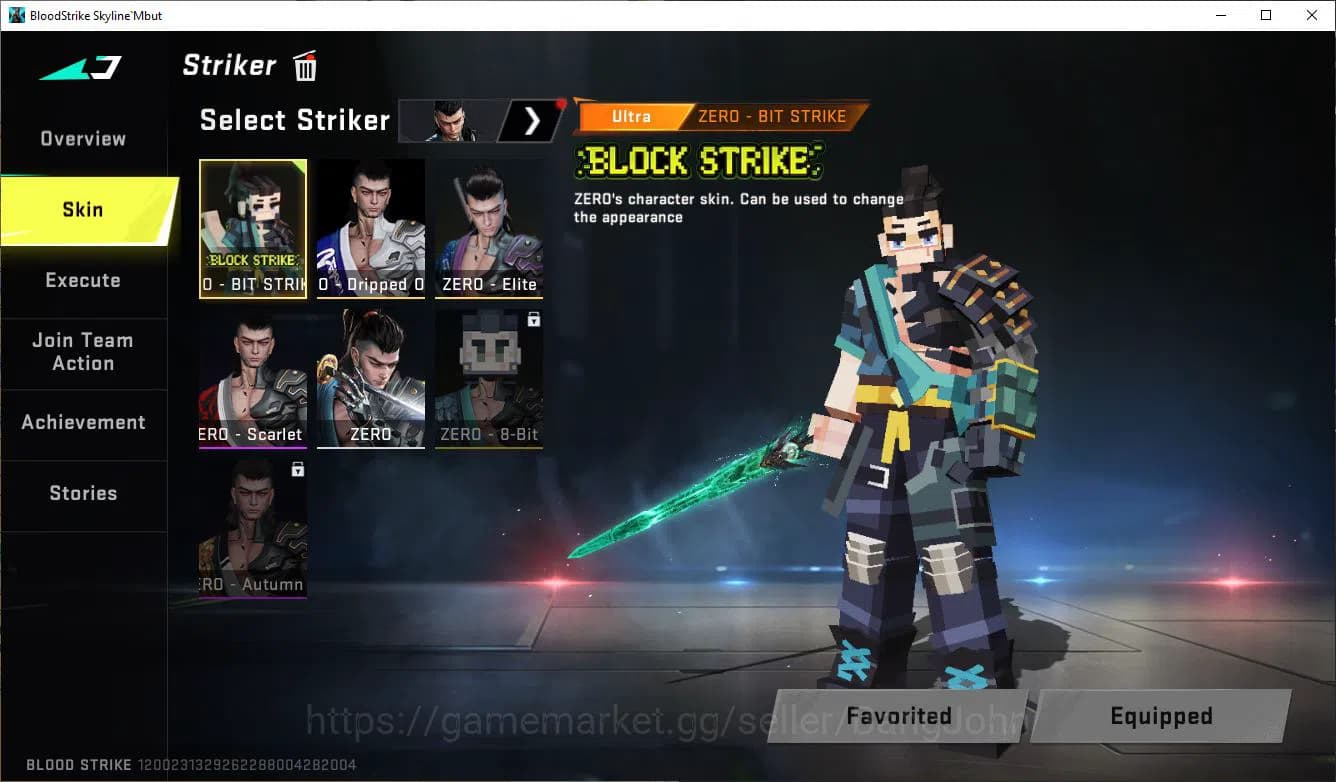Click the Equipped button
Viewport: 1336px width, 782px height.
[x=1161, y=716]
